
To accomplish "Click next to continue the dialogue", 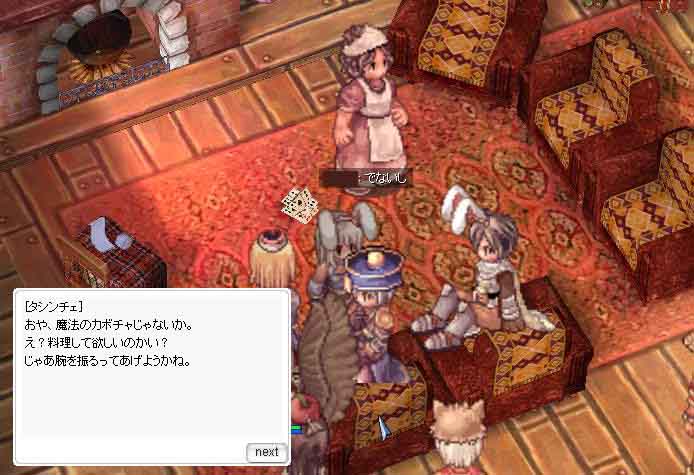I will [x=266, y=452].
